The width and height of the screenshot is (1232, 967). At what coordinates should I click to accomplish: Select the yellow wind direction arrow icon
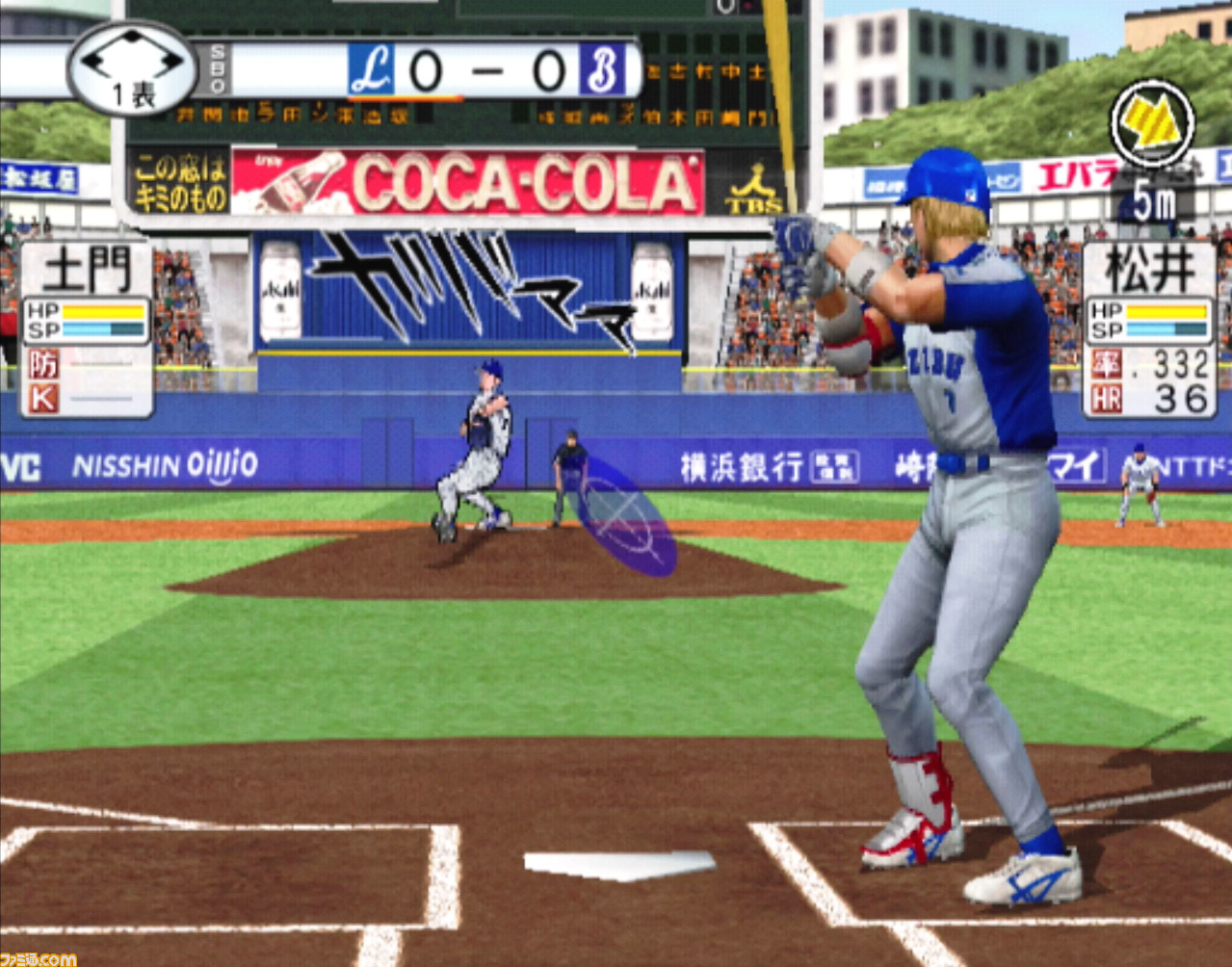[x=1152, y=123]
